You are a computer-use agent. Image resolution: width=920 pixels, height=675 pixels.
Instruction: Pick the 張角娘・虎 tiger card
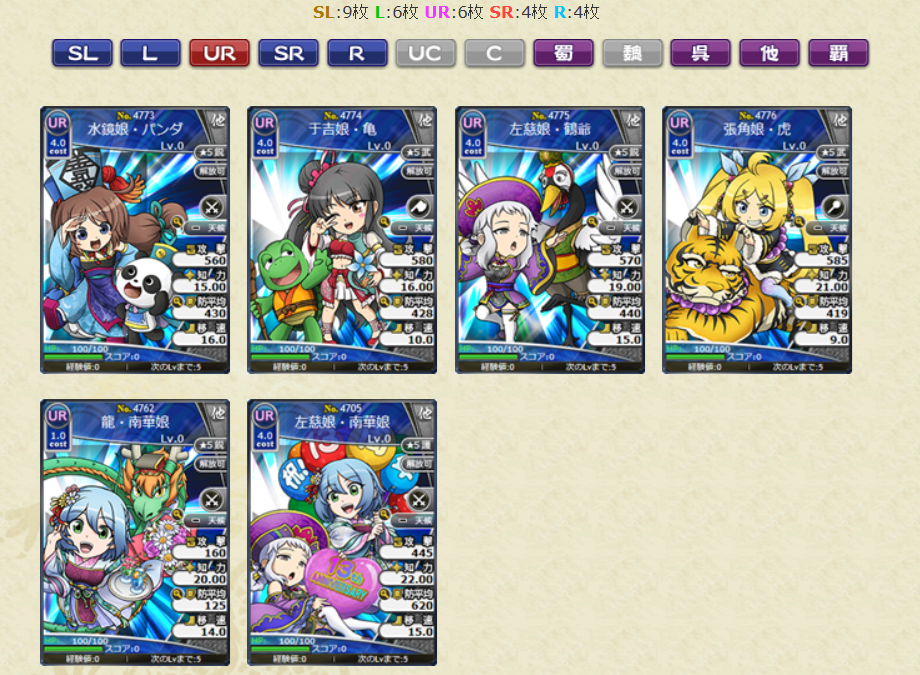[x=757, y=240]
